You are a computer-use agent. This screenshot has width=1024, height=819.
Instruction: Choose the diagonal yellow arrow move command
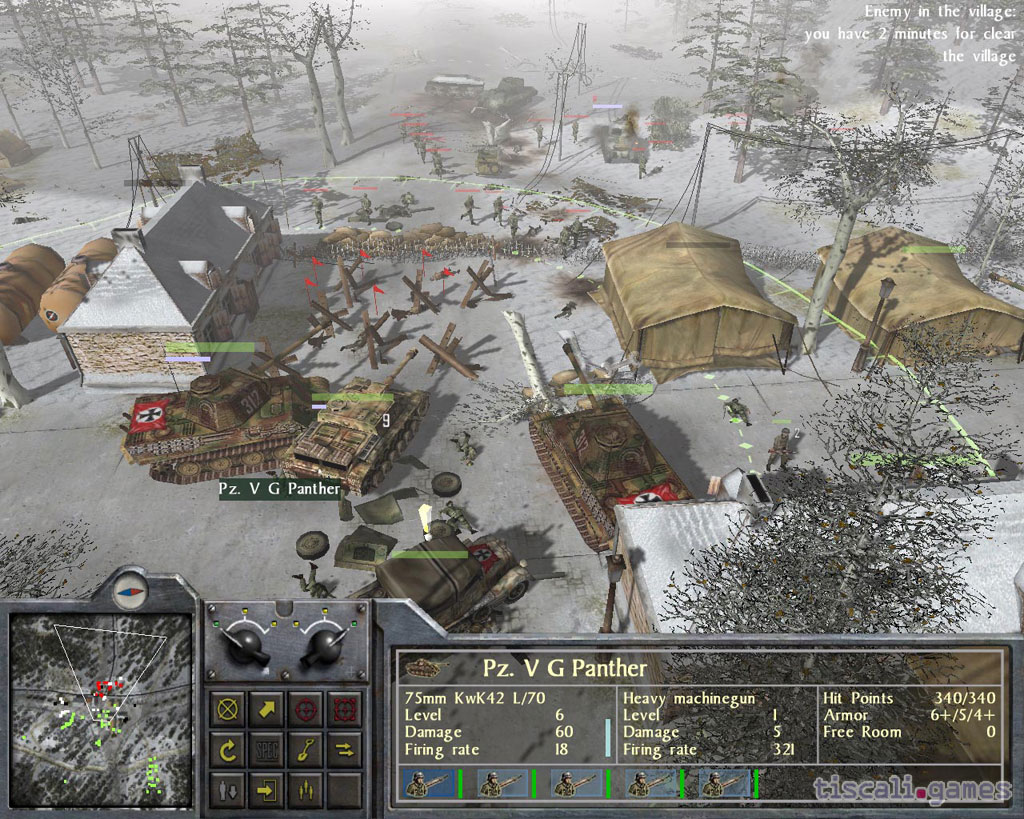(267, 709)
